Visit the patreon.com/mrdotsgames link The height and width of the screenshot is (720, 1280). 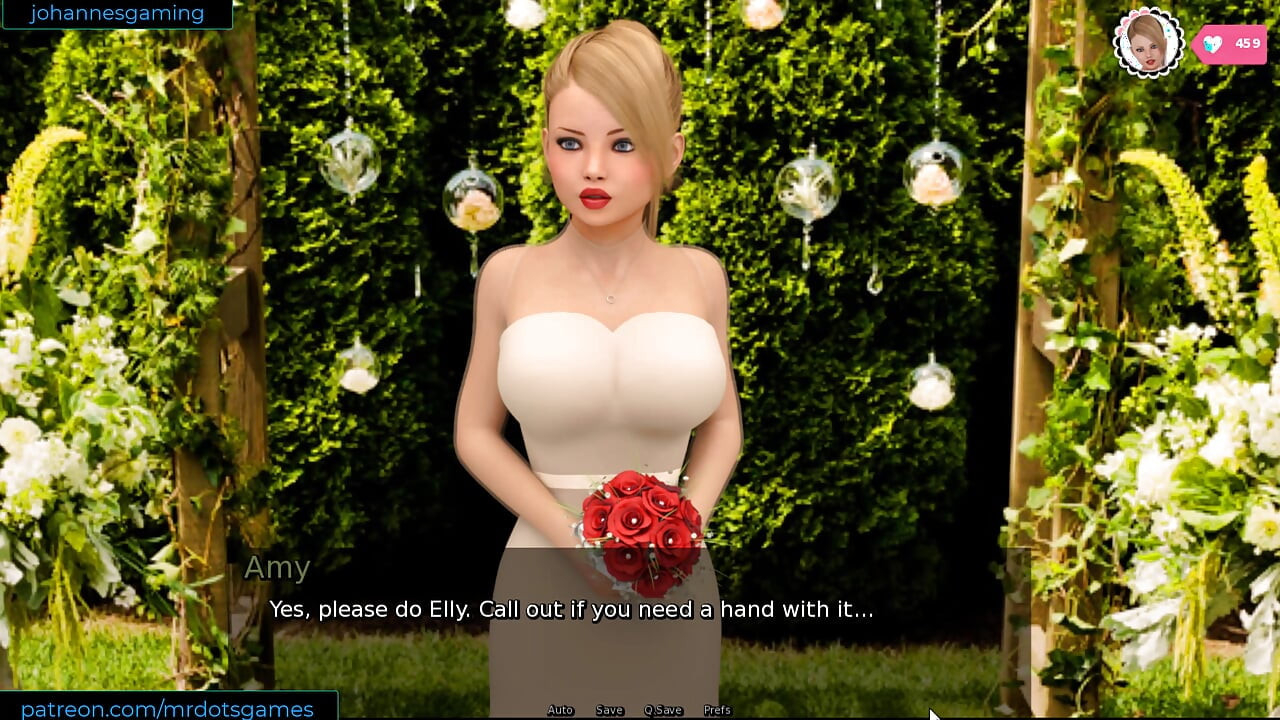168,707
